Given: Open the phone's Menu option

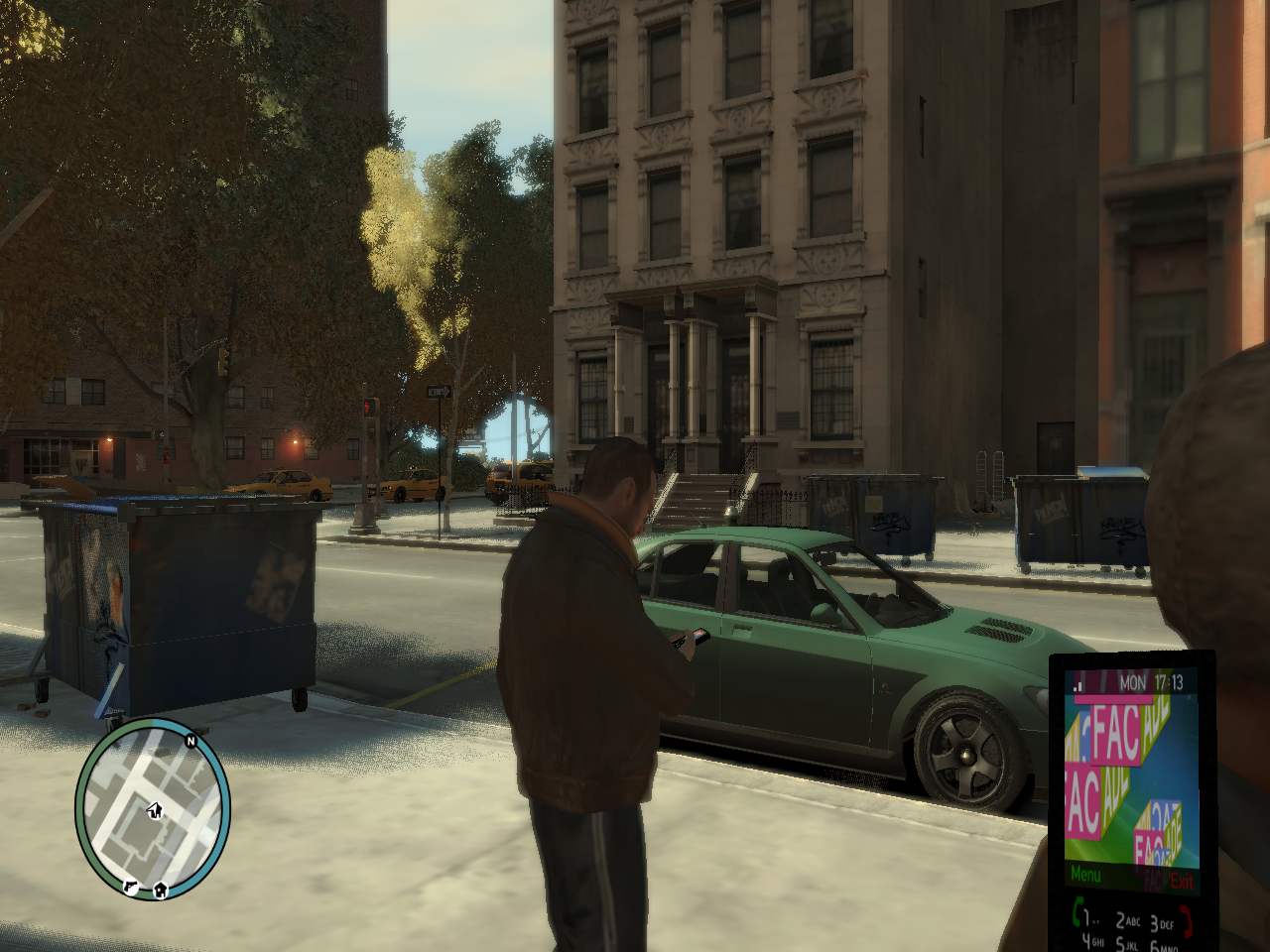Looking at the screenshot, I should tap(1085, 875).
